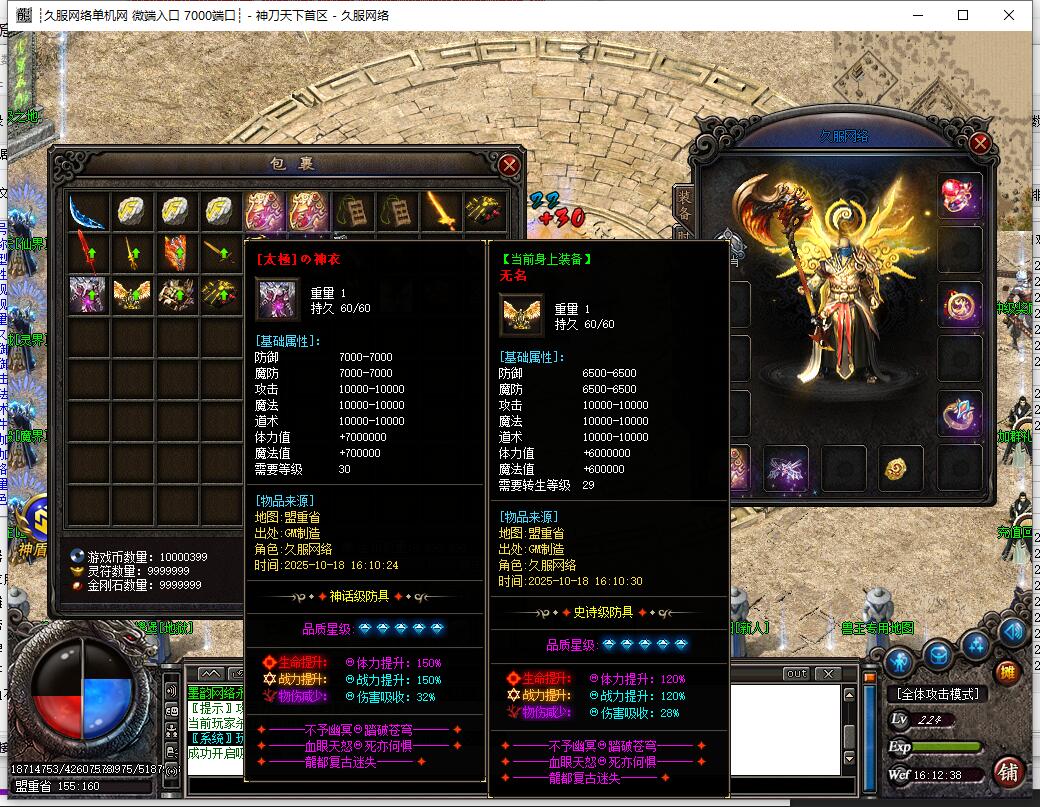This screenshot has width=1040, height=807.
Task: Open the 摊 stall button
Action: pos(1007,671)
